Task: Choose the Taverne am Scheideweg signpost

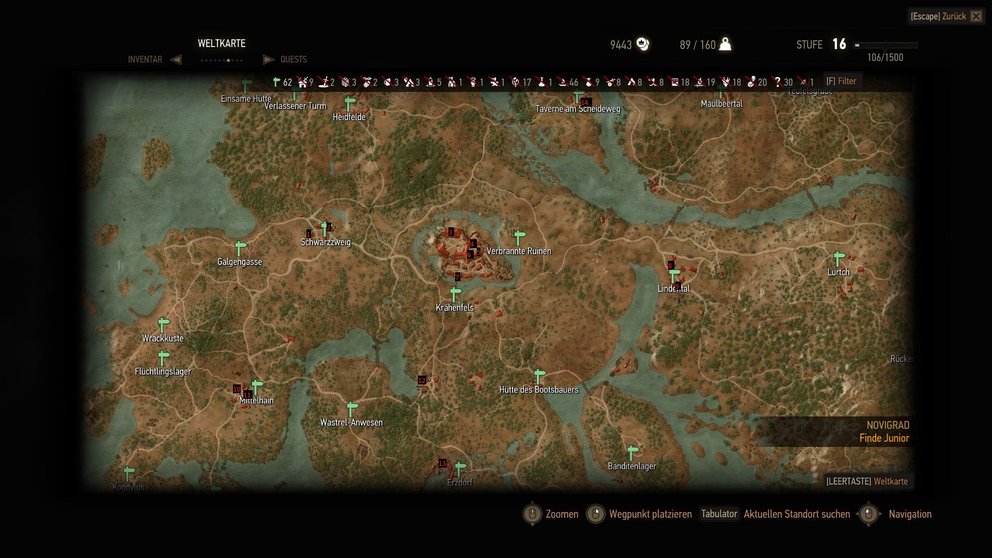Action: (x=578, y=97)
